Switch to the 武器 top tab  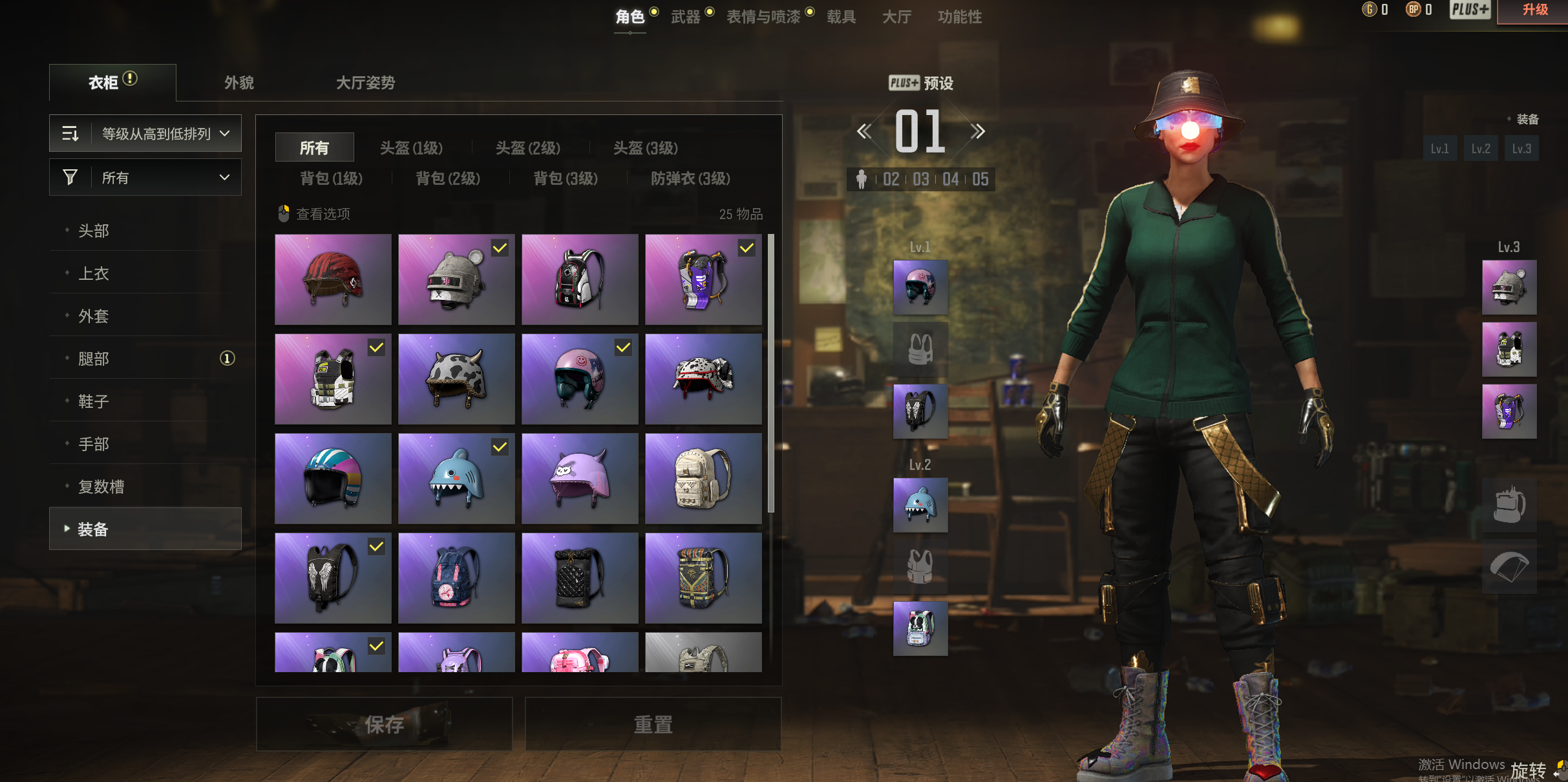tap(686, 17)
